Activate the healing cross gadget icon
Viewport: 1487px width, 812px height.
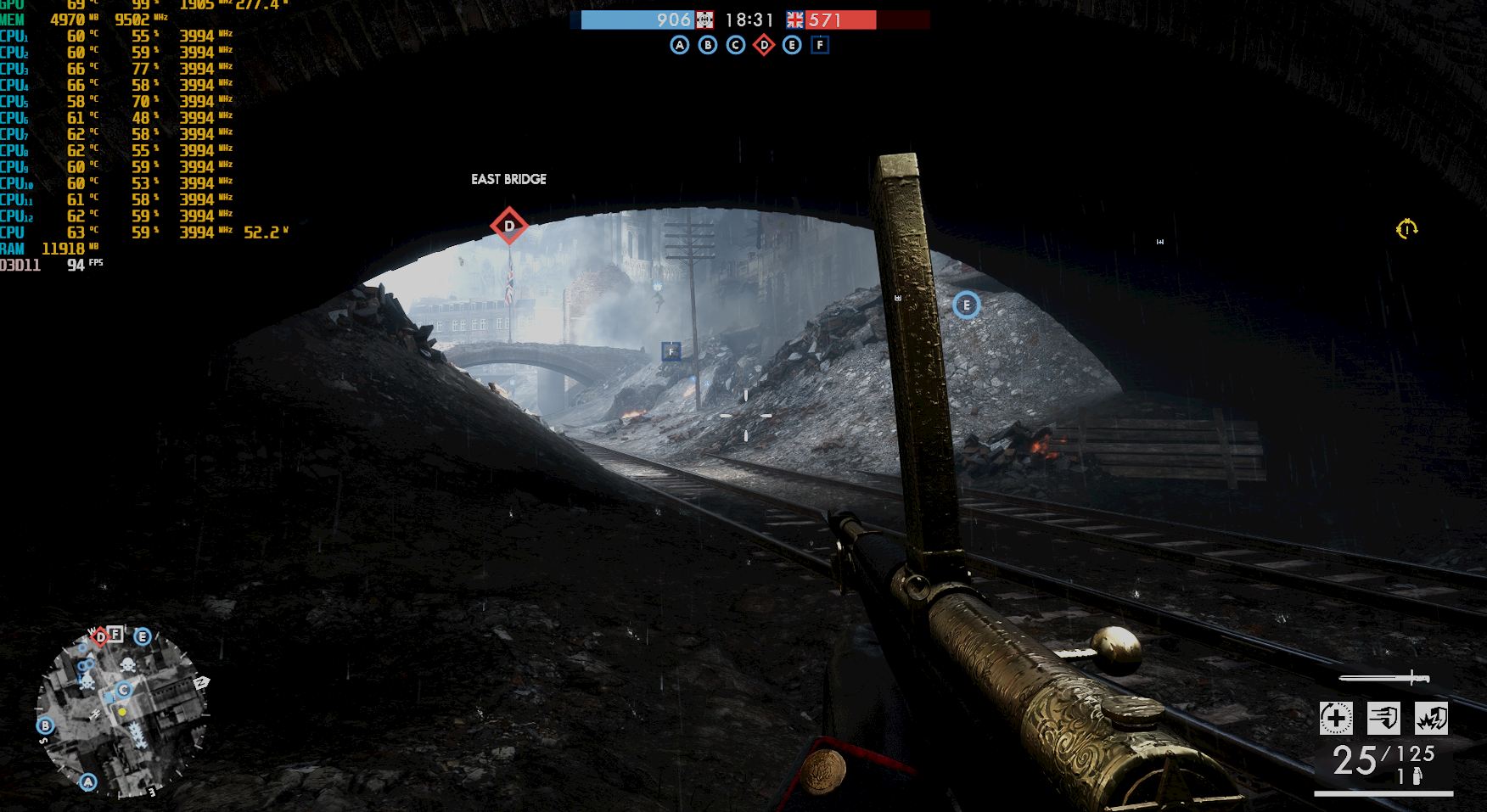pos(1336,719)
